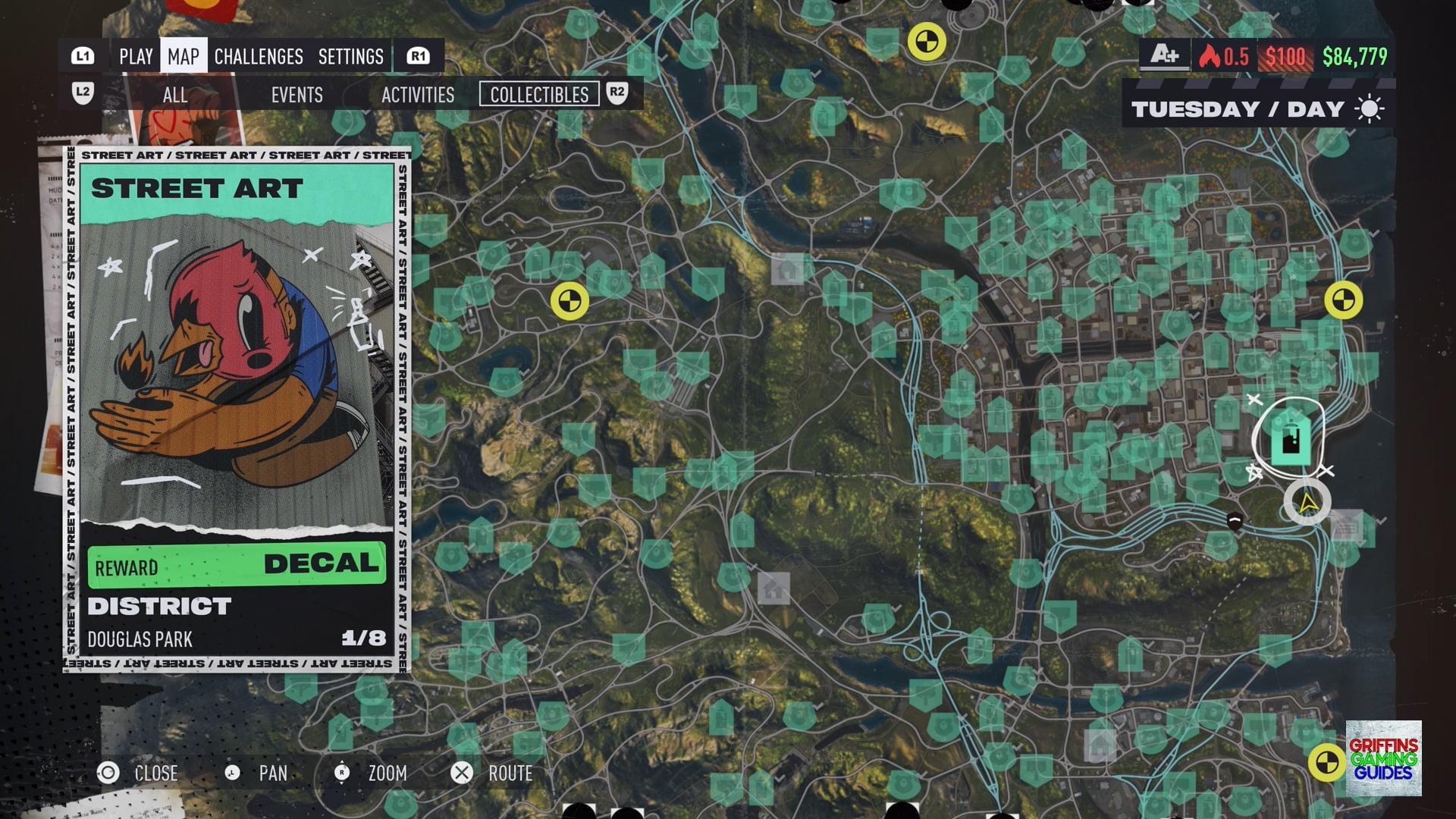1456x819 pixels.
Task: Open the Street Art collectible card
Action: pos(237,409)
